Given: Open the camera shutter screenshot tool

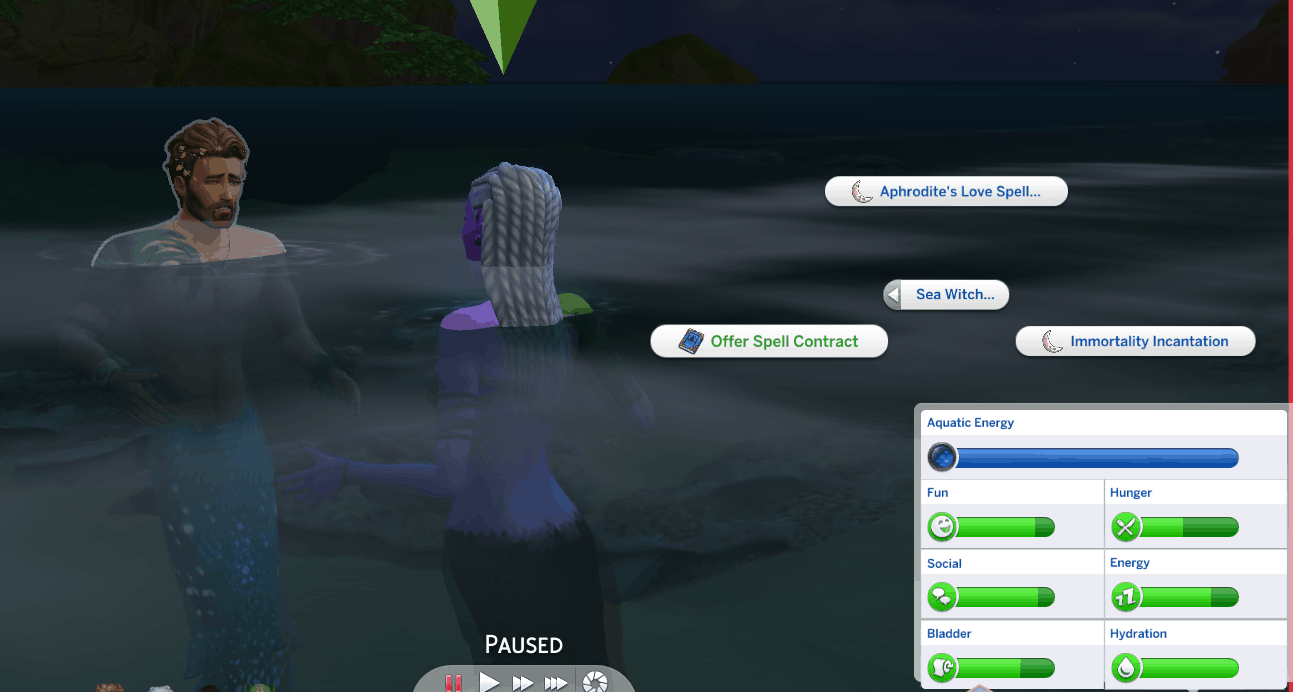Looking at the screenshot, I should 595,683.
